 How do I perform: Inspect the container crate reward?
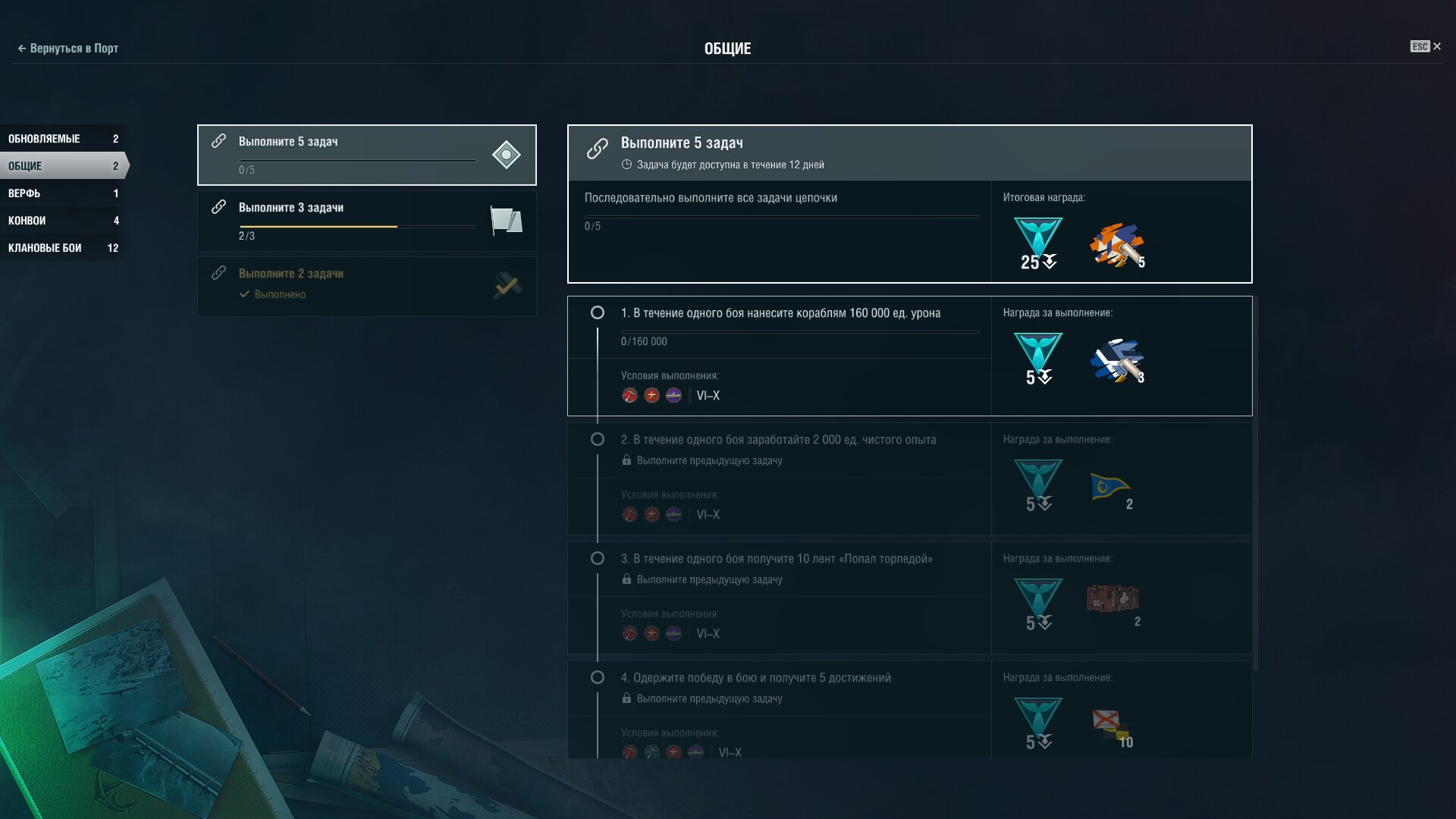pyautogui.click(x=1112, y=599)
